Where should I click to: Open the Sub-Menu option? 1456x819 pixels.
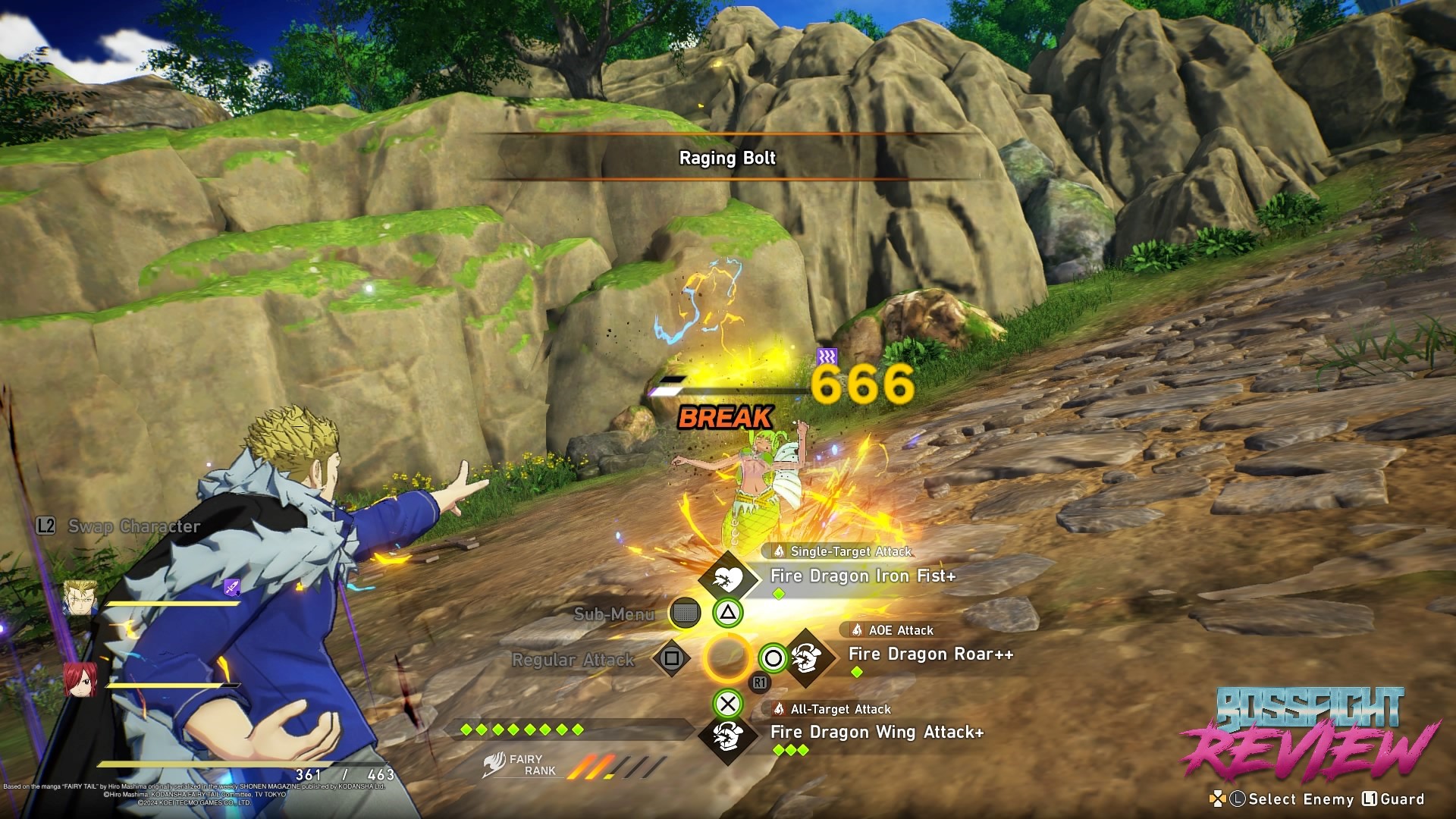tap(614, 614)
